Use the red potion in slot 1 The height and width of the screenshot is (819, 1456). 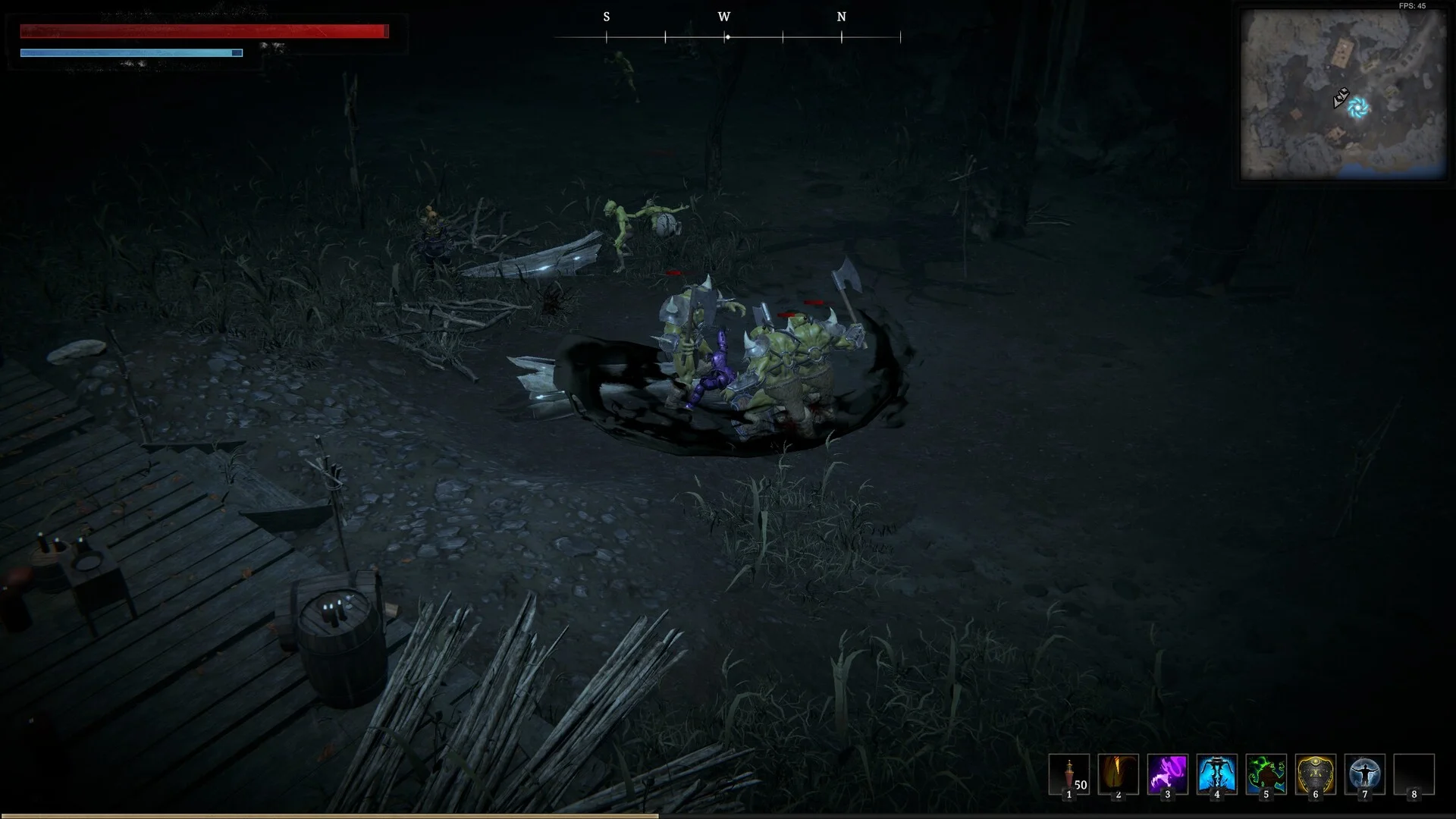(1068, 774)
